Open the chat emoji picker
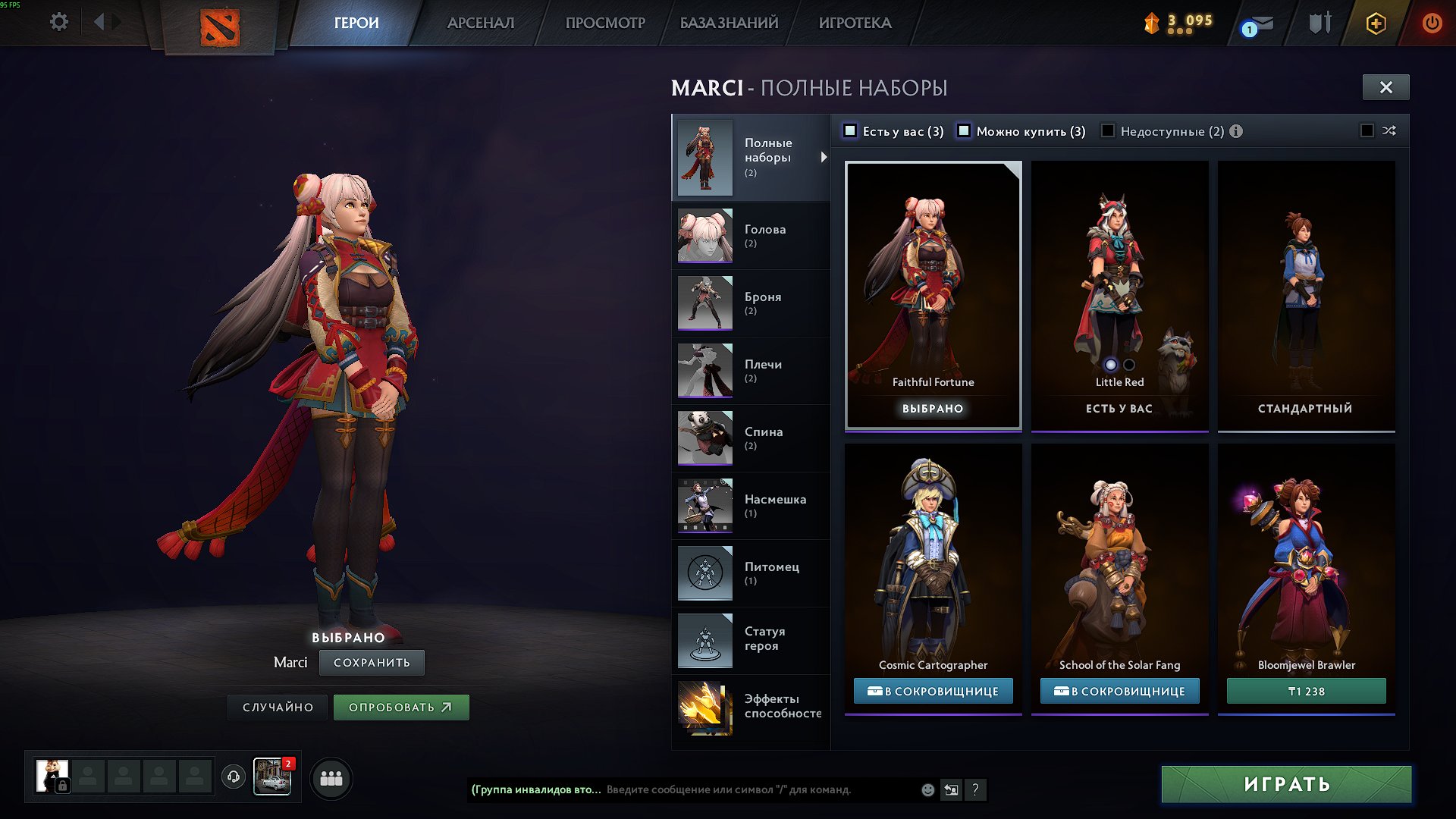The width and height of the screenshot is (1456, 819). point(928,790)
